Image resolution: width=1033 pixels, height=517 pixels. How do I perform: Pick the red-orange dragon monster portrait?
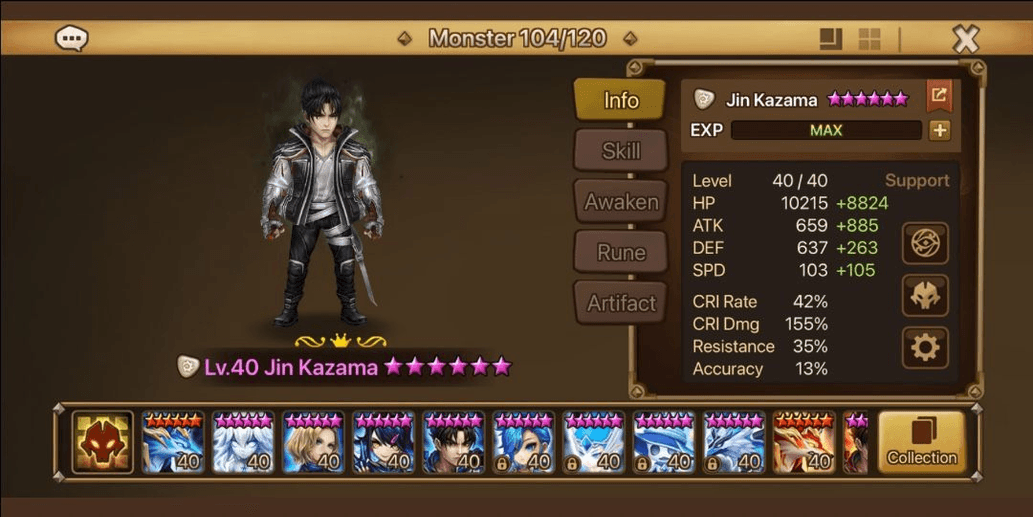804,442
